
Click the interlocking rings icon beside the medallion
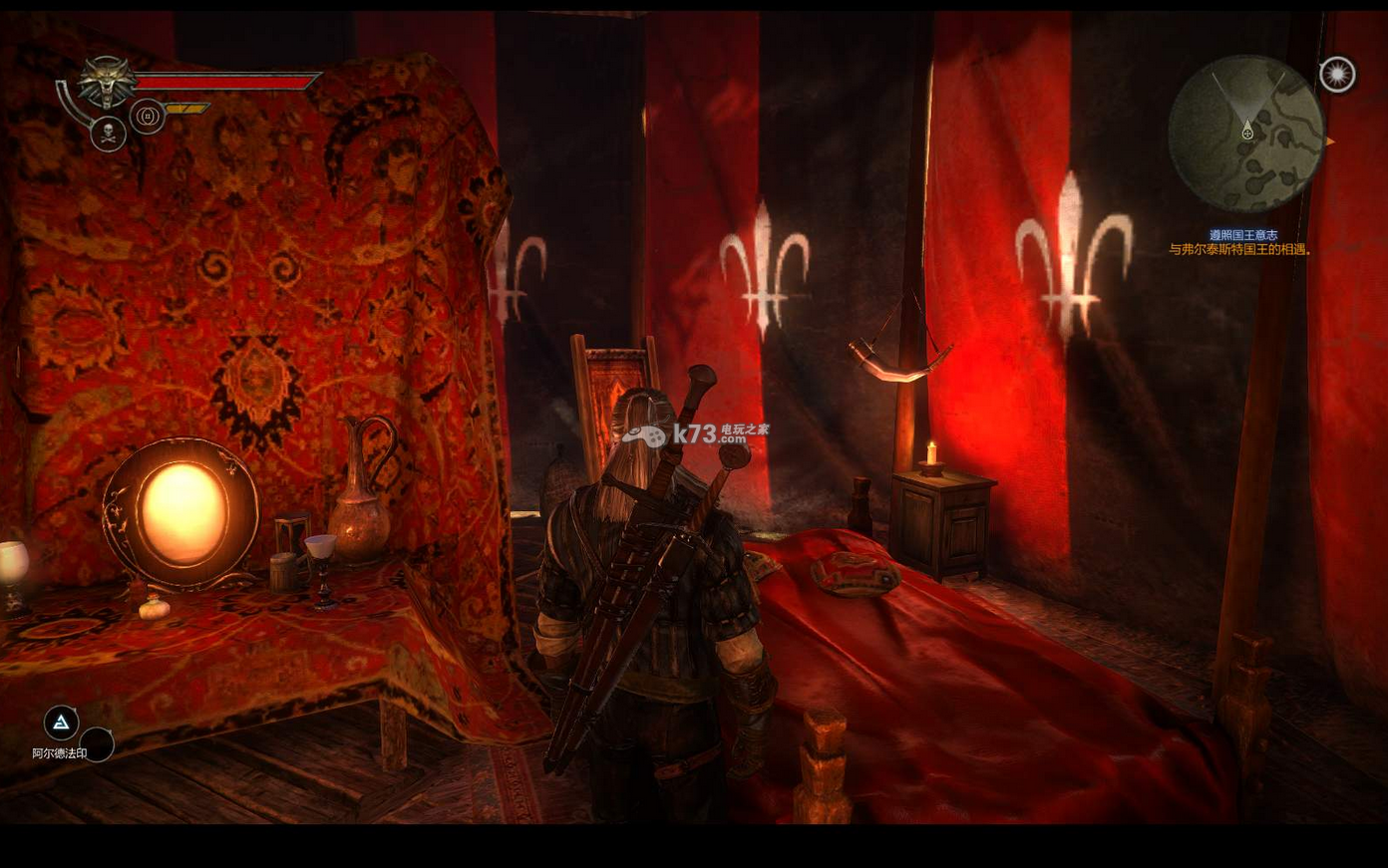(x=147, y=117)
